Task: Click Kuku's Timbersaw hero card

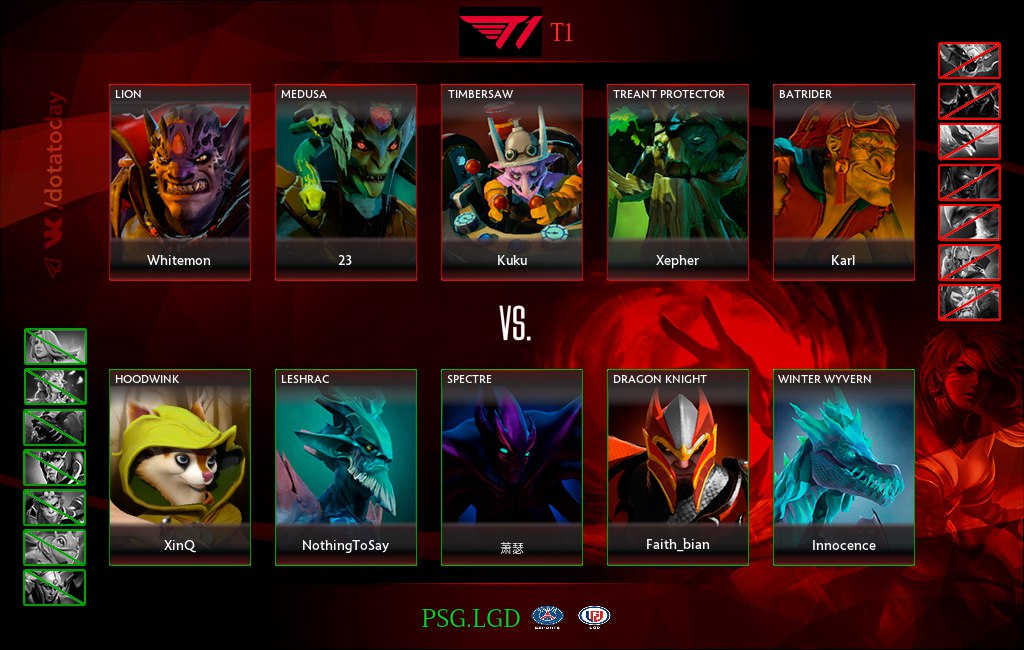Action: [x=512, y=182]
